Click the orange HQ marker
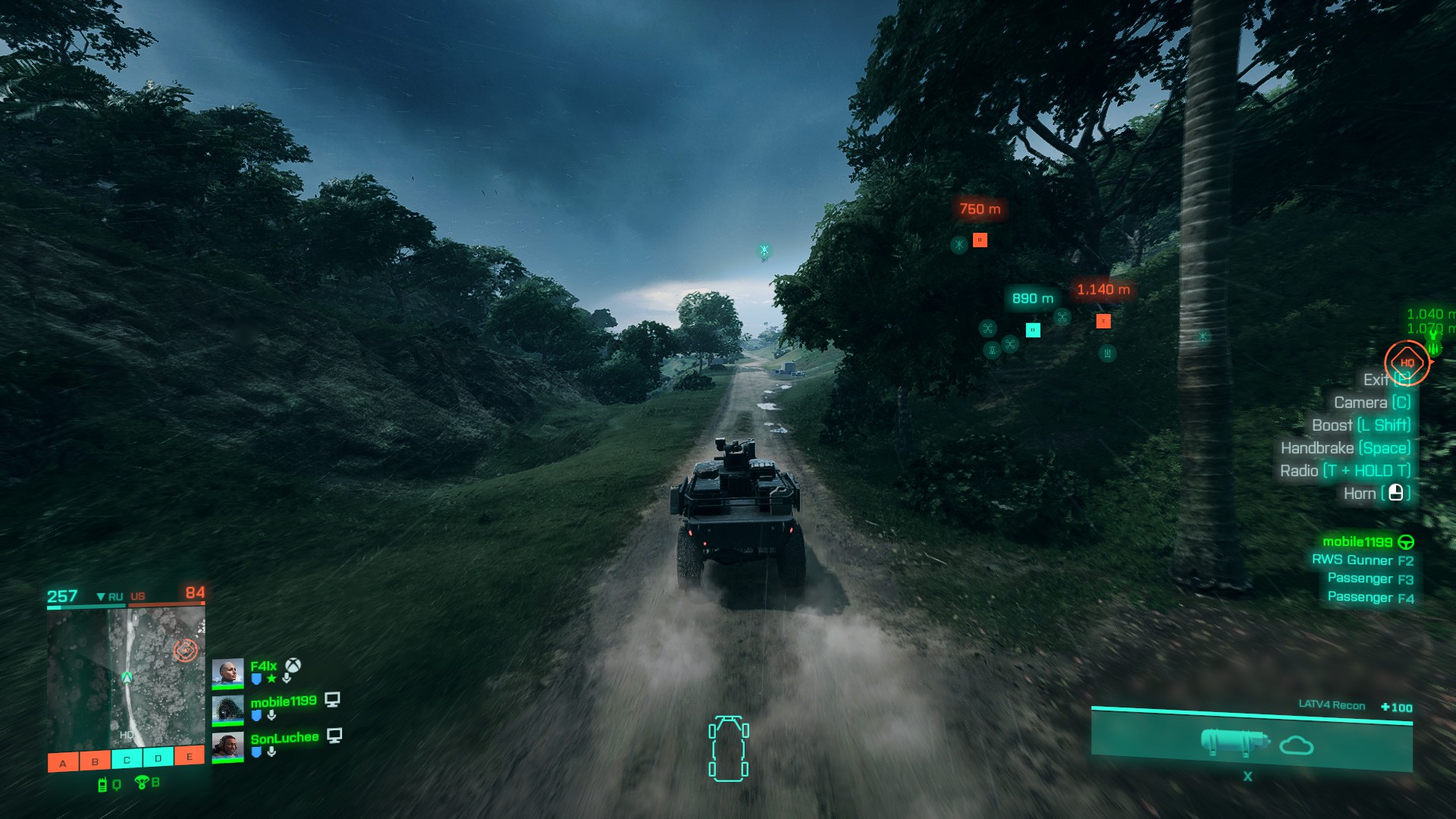Image resolution: width=1456 pixels, height=819 pixels. tap(1407, 362)
